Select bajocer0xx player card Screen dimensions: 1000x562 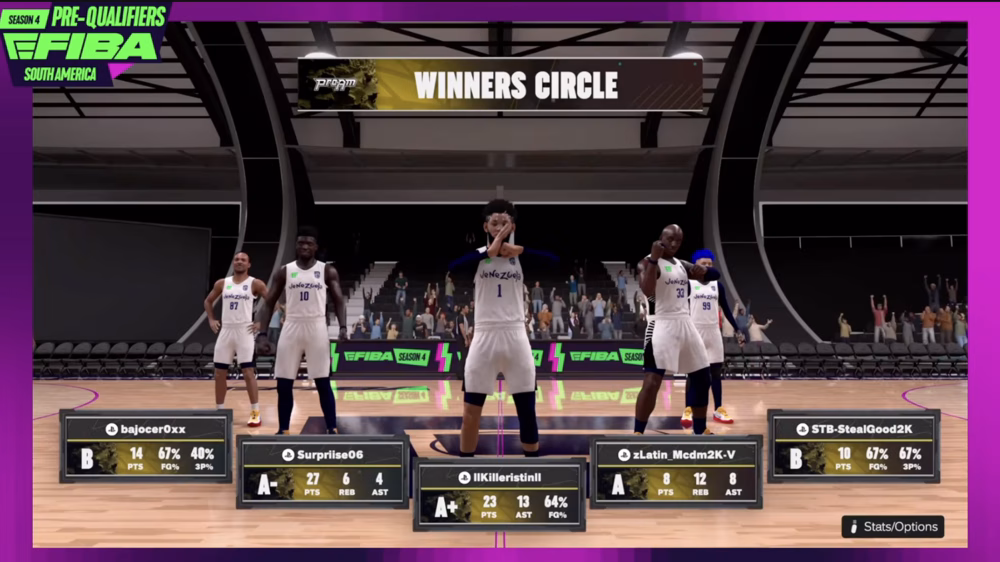(146, 446)
